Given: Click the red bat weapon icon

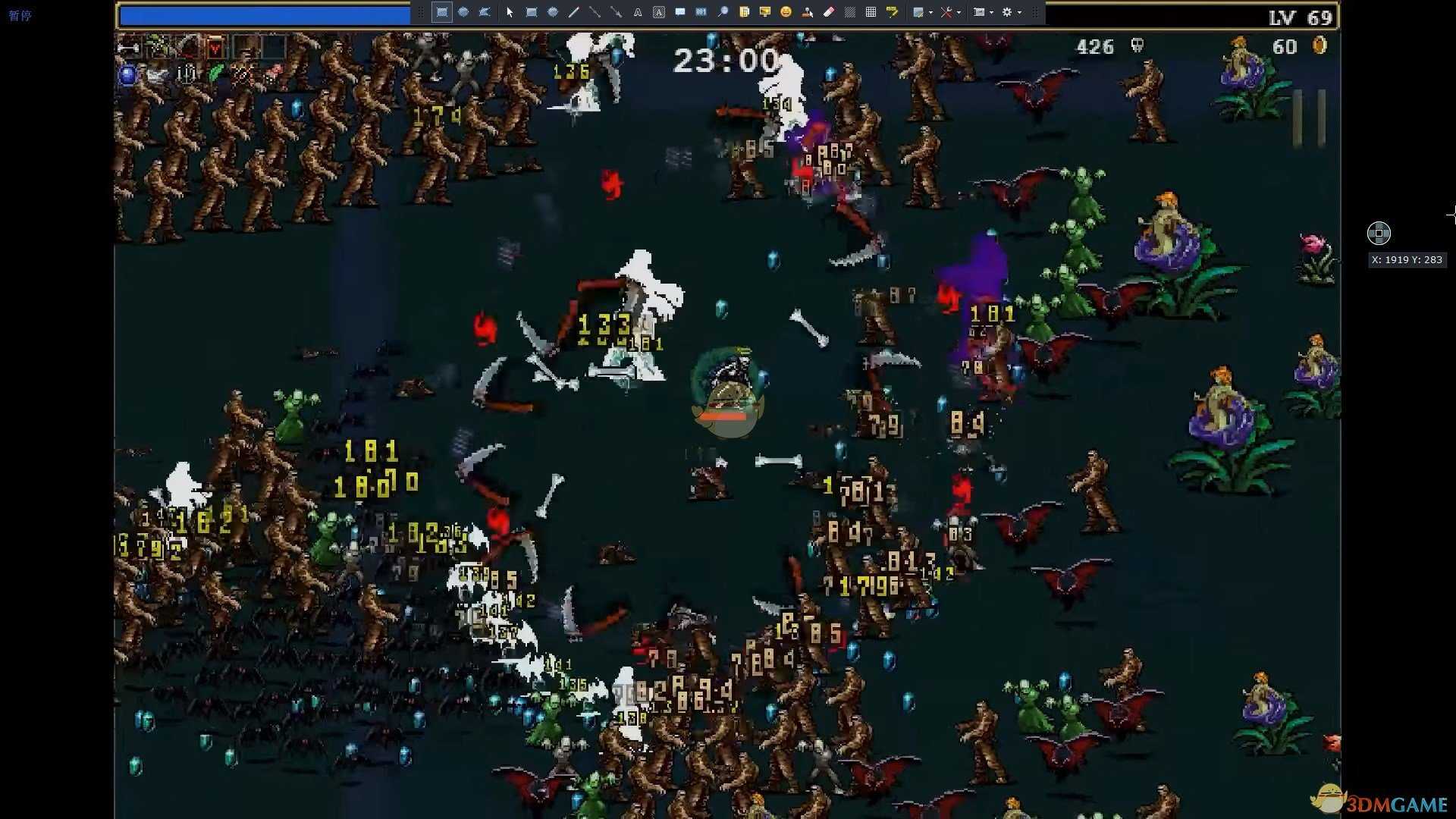Looking at the screenshot, I should [216, 49].
